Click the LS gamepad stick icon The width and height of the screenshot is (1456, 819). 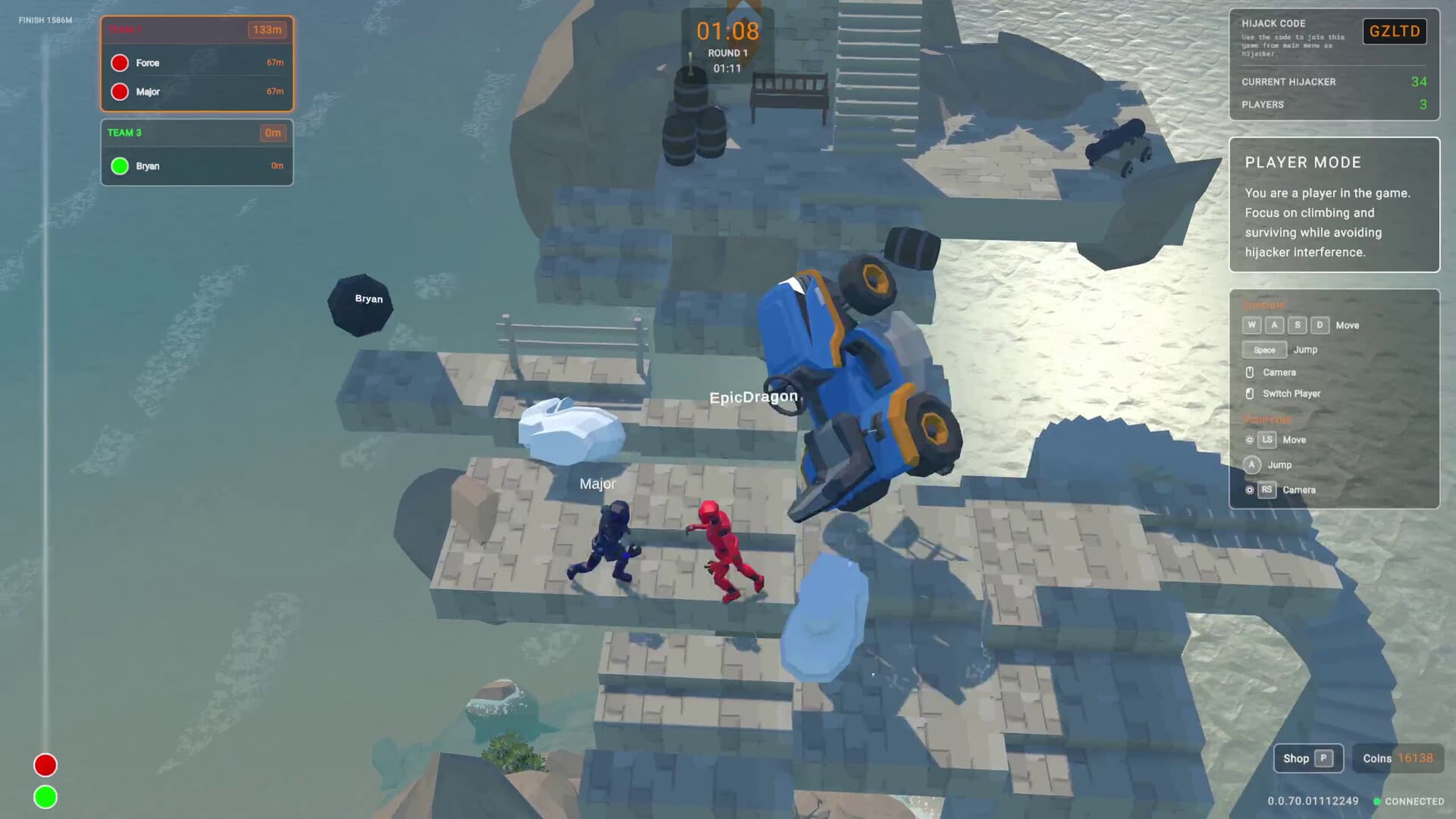[1267, 440]
